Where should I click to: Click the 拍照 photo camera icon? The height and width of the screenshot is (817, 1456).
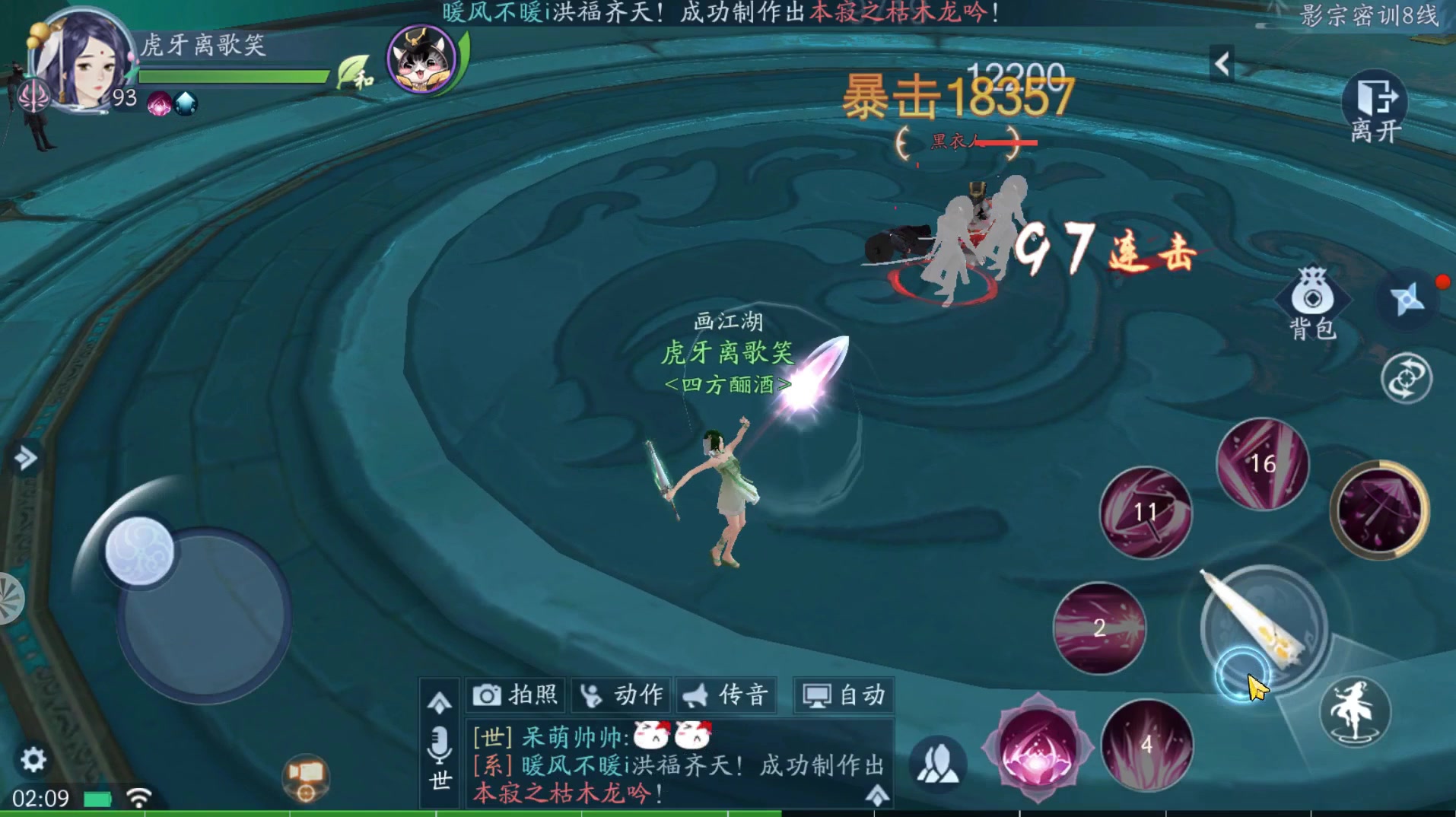[514, 695]
